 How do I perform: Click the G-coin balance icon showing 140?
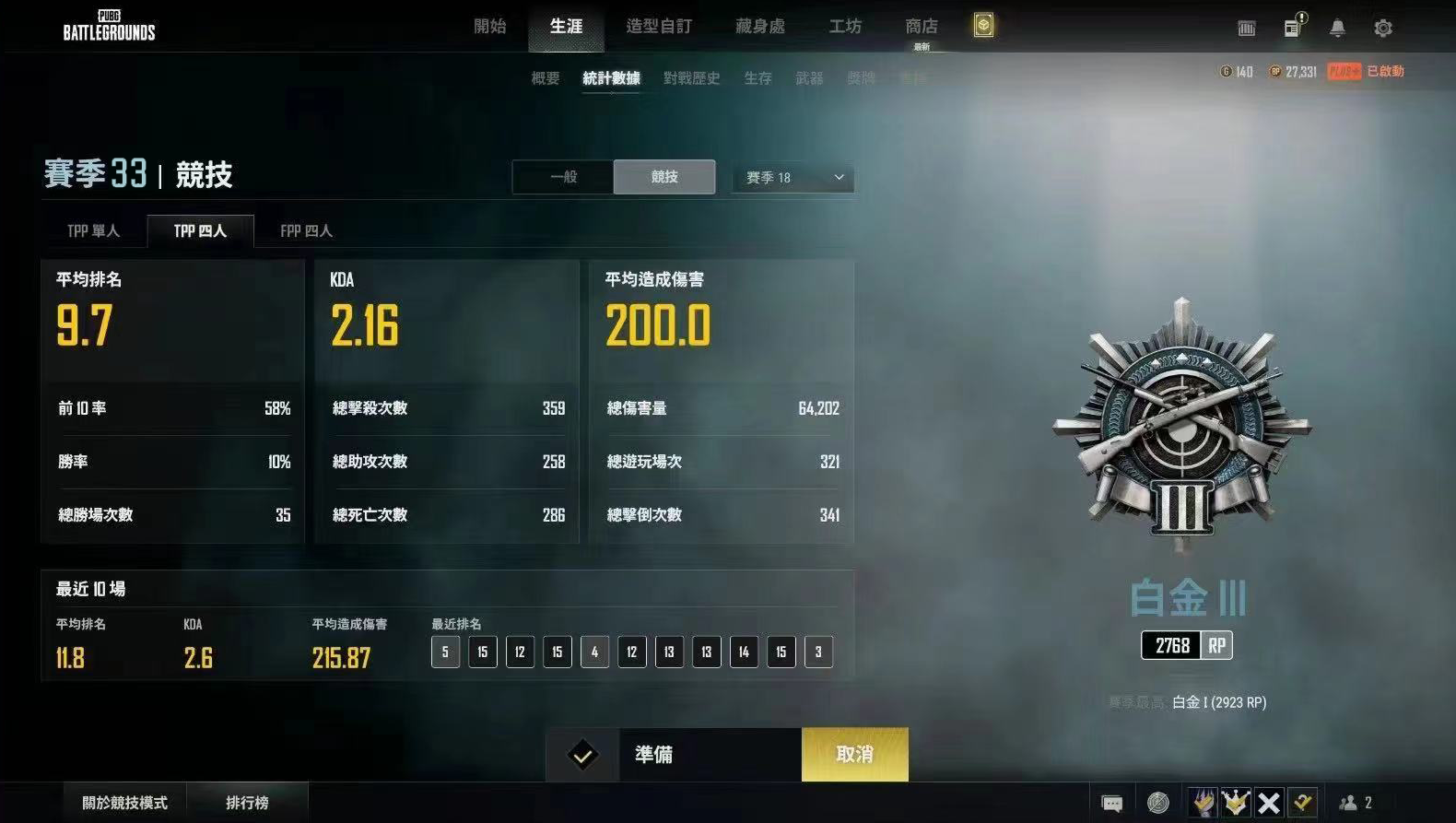1233,71
